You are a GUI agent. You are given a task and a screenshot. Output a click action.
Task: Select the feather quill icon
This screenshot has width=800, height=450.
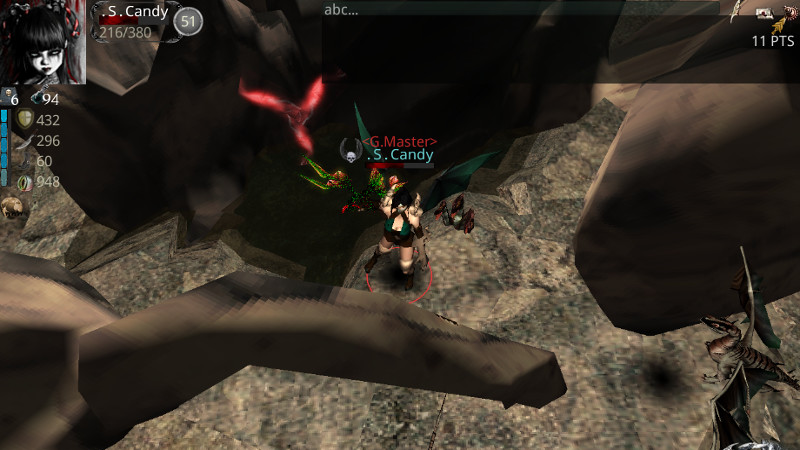[736, 11]
